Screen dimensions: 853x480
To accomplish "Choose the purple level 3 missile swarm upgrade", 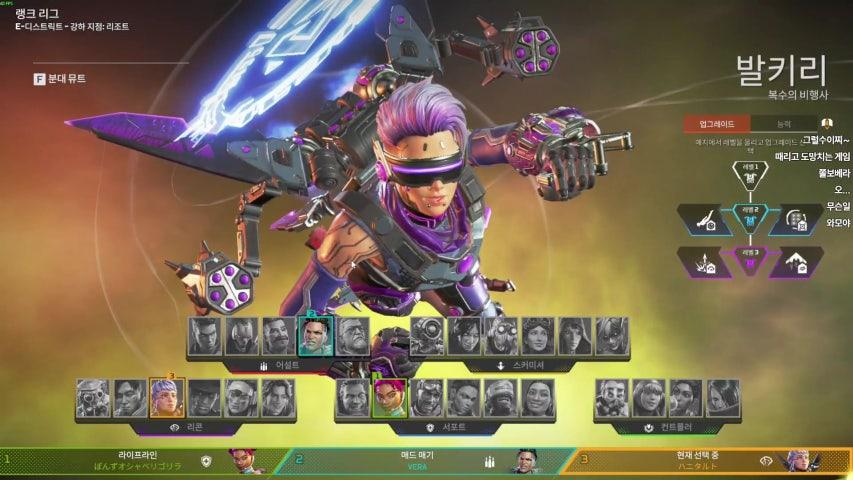I will pyautogui.click(x=705, y=262).
